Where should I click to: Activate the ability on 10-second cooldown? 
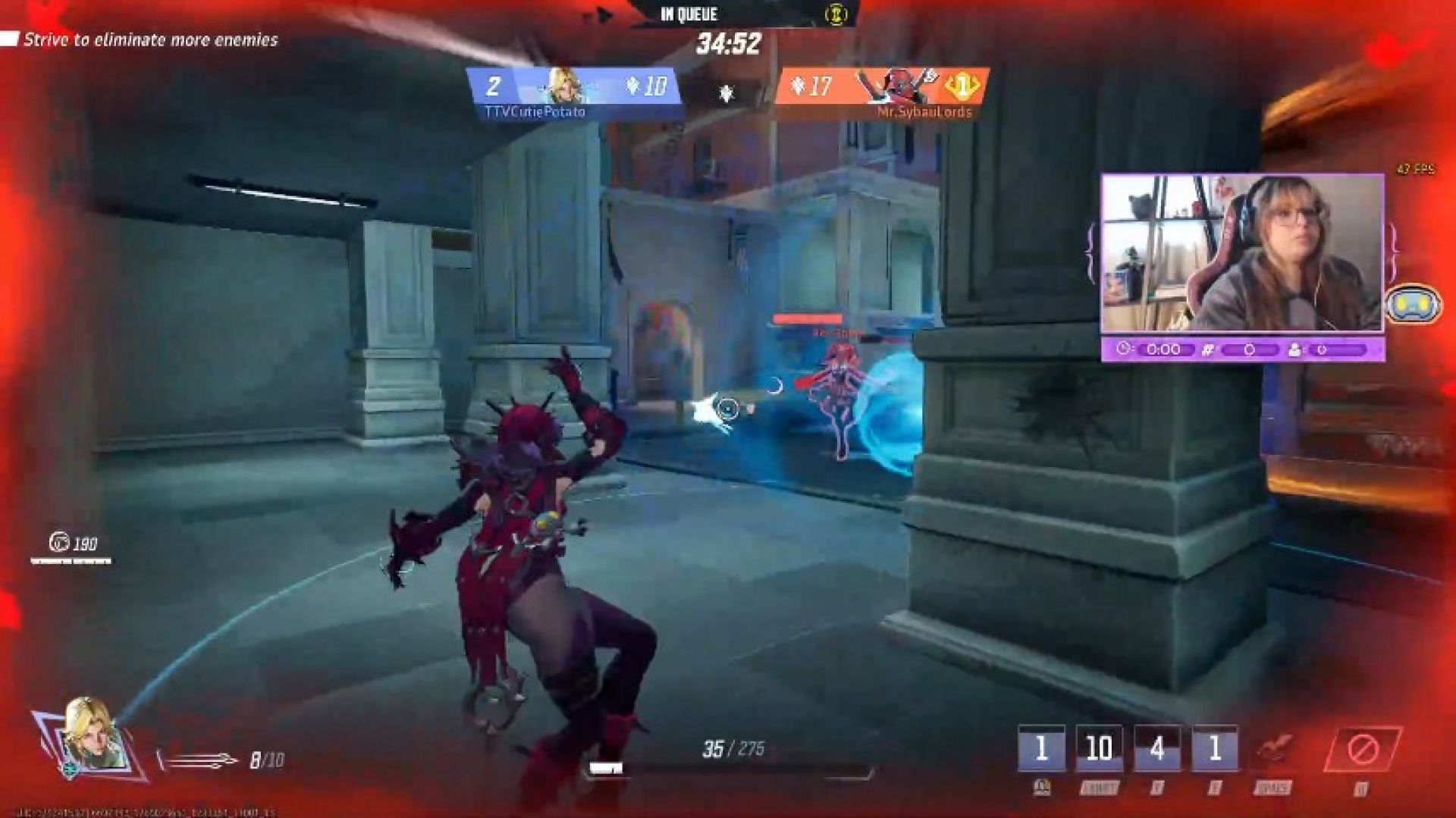click(1099, 748)
